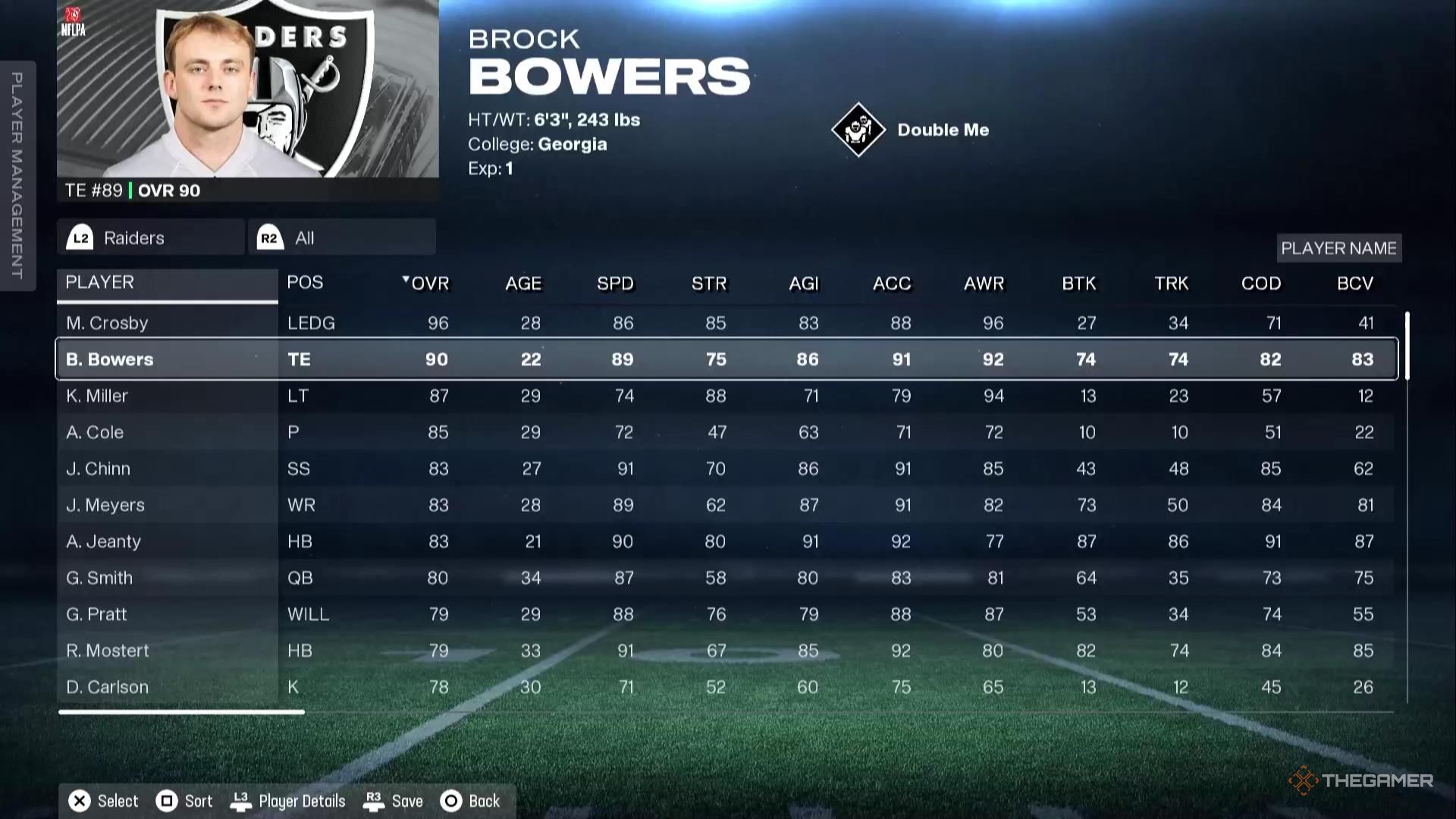
Task: Open the OVR sort dropdown arrow
Action: (407, 278)
